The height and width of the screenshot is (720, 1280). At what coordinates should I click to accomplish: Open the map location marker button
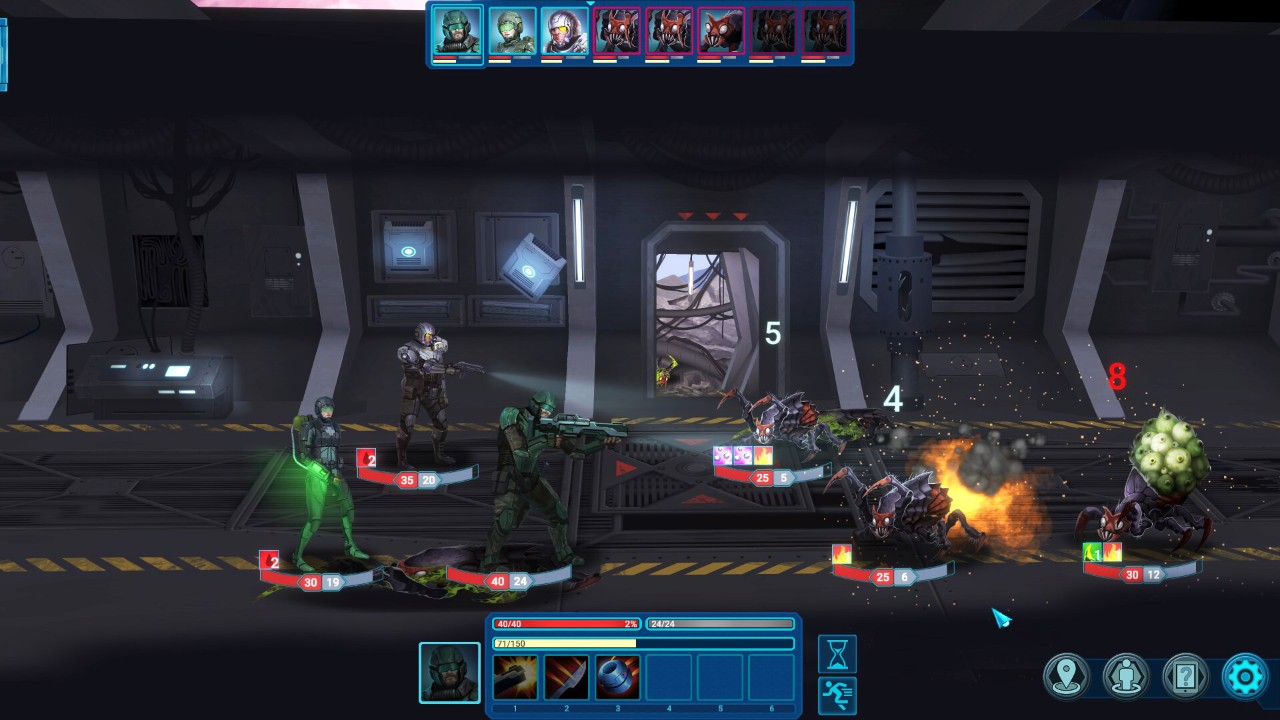(1066, 677)
